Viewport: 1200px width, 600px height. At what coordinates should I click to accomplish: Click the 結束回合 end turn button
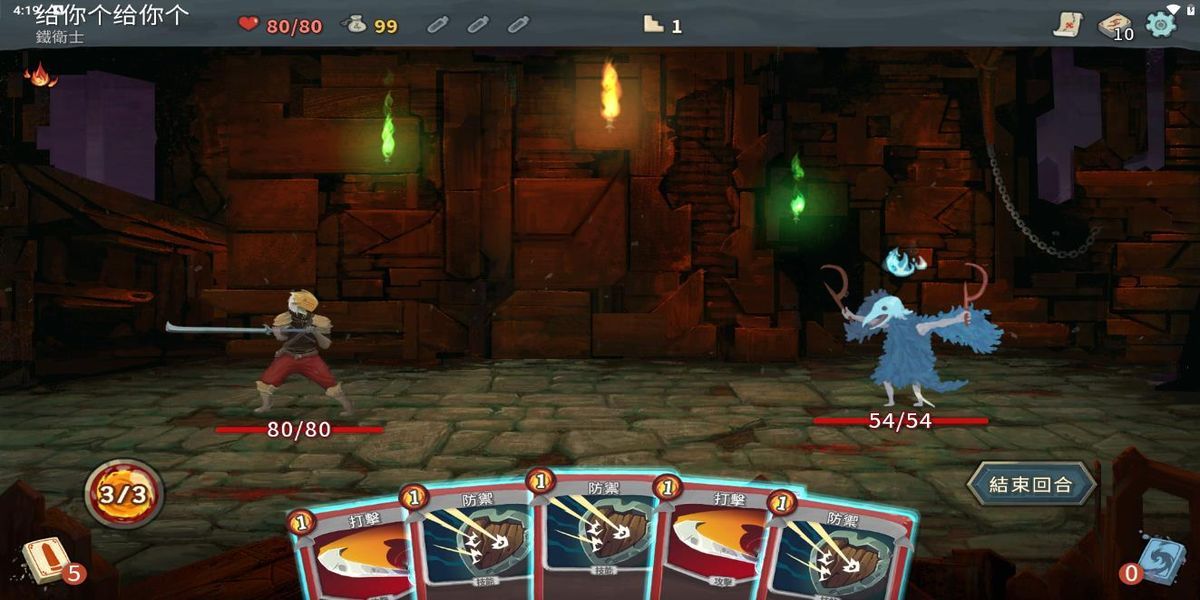1030,485
